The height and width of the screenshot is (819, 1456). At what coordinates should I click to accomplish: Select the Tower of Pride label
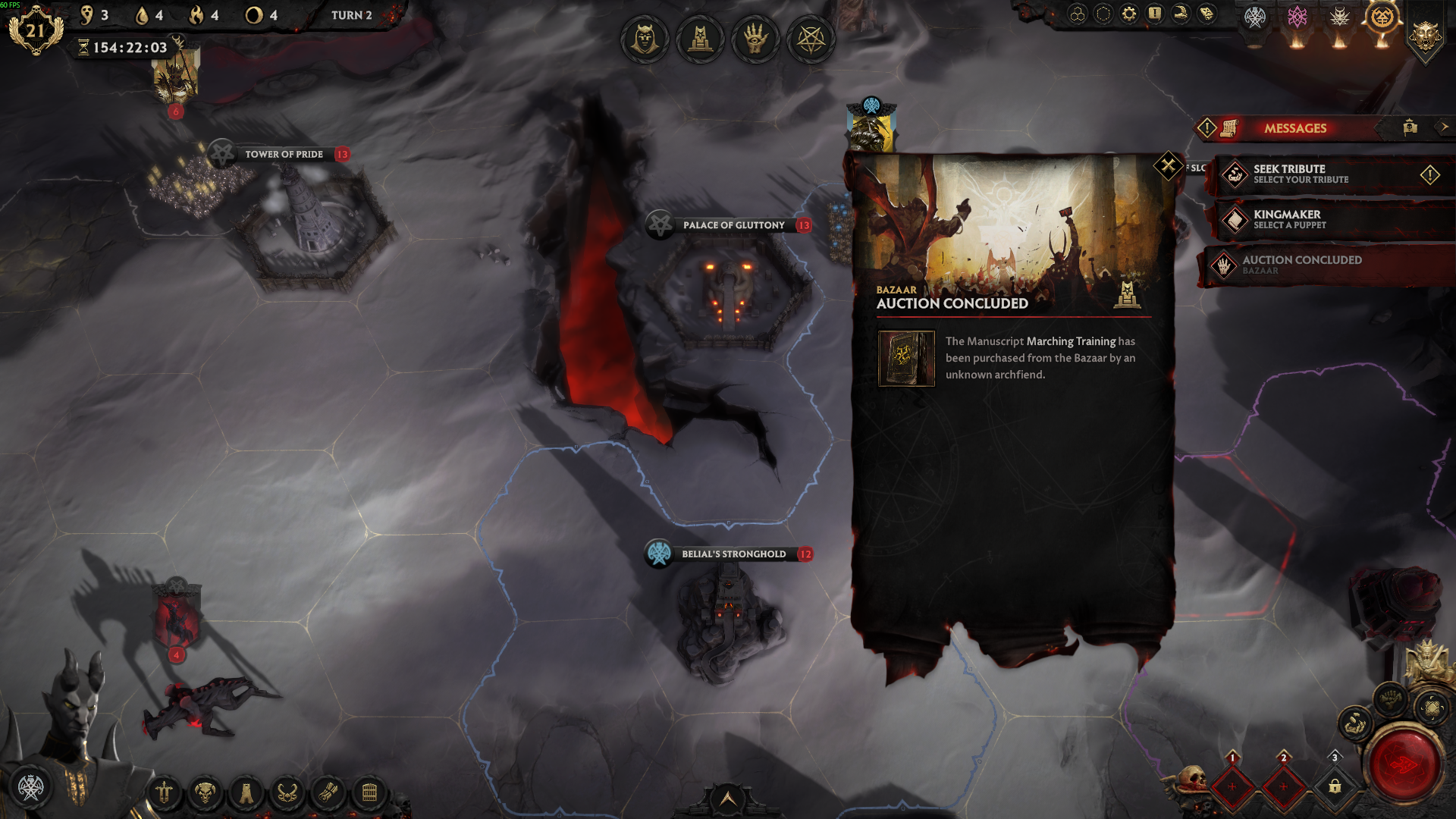284,154
